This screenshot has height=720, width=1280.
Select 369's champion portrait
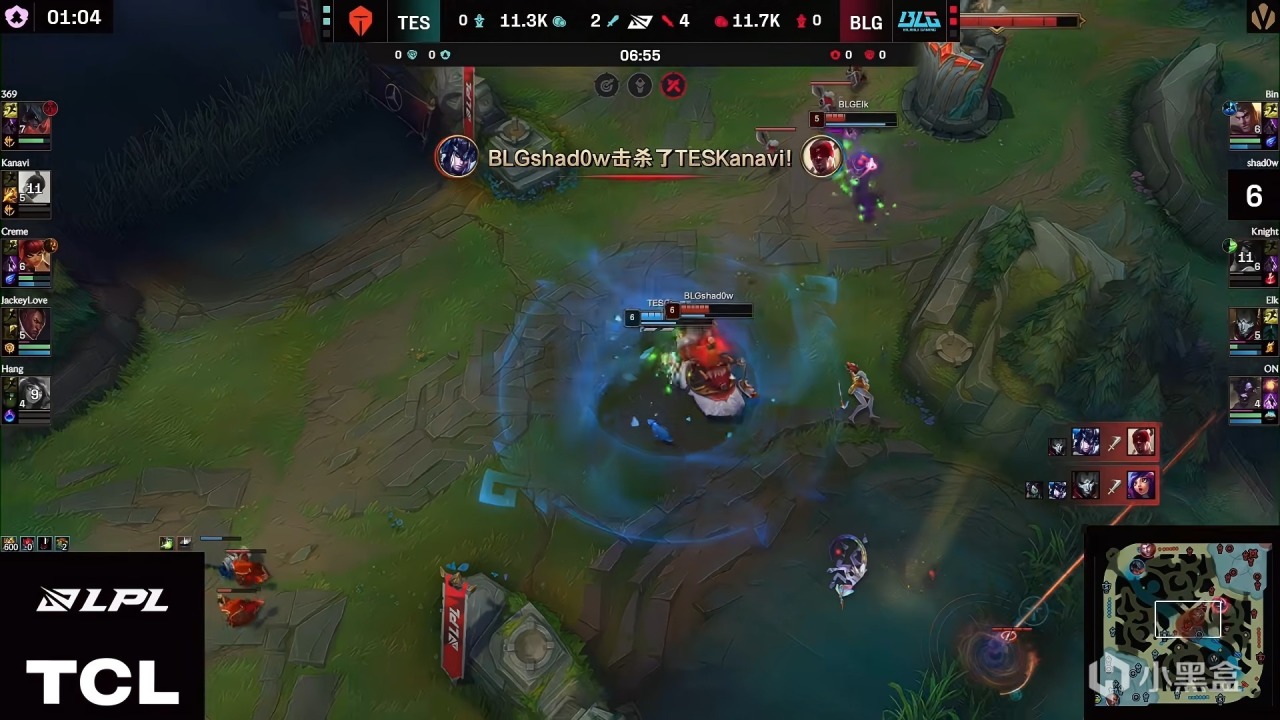(34, 119)
